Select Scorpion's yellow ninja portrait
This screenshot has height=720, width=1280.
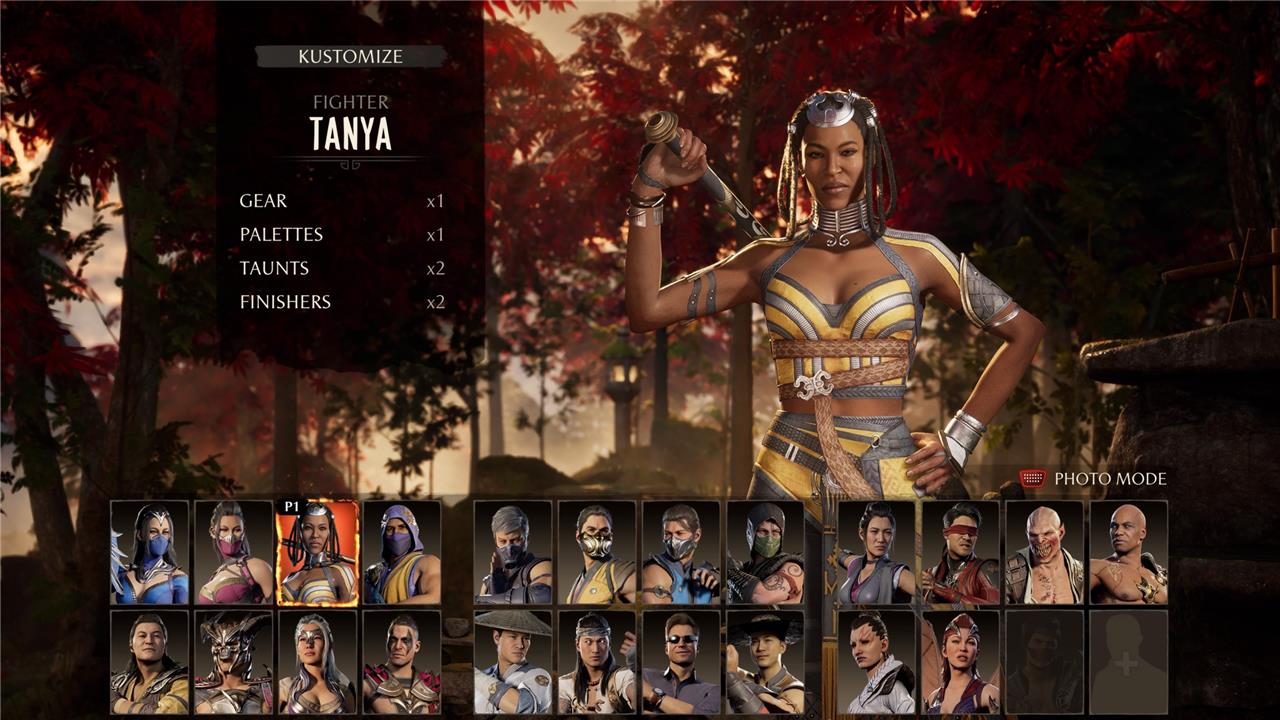(597, 553)
